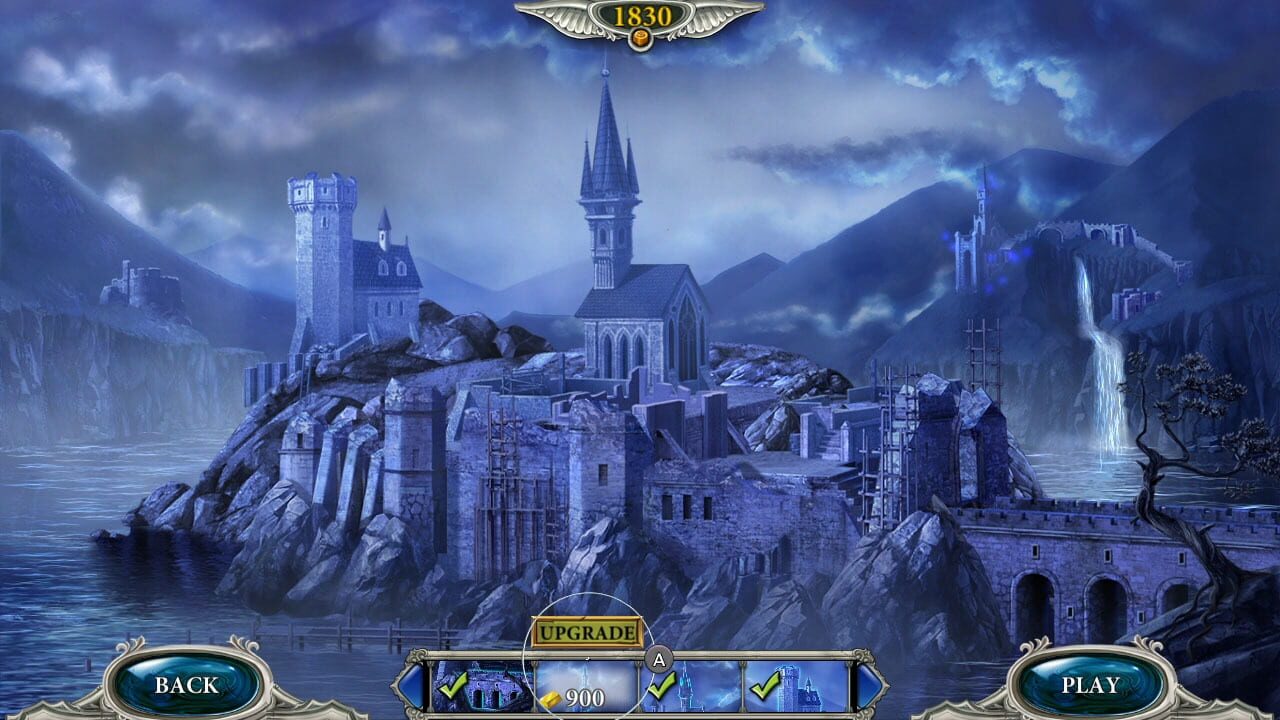Click the gold coin icon under the 1830 counter
Screen dimensions: 1280x720
tap(640, 40)
